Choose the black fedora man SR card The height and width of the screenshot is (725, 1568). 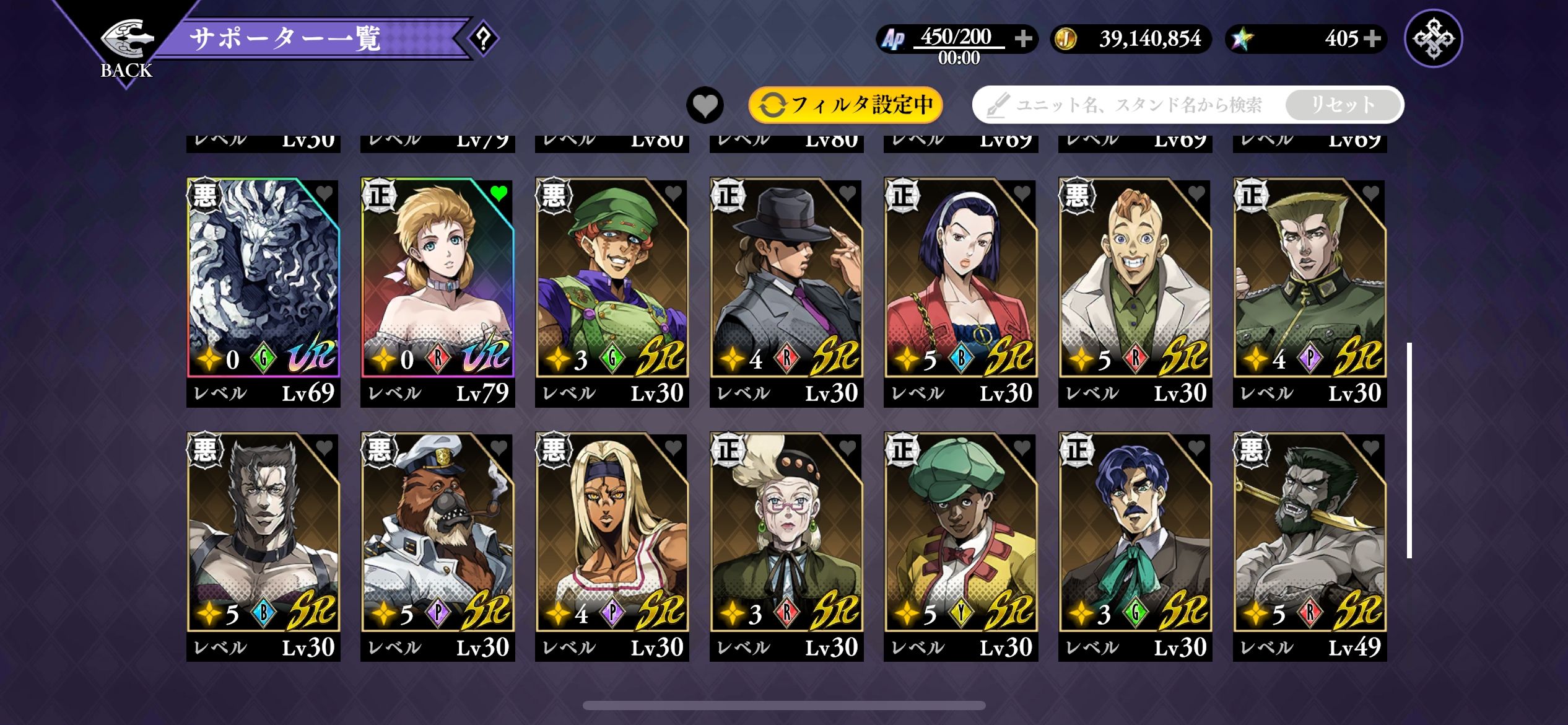coord(786,279)
